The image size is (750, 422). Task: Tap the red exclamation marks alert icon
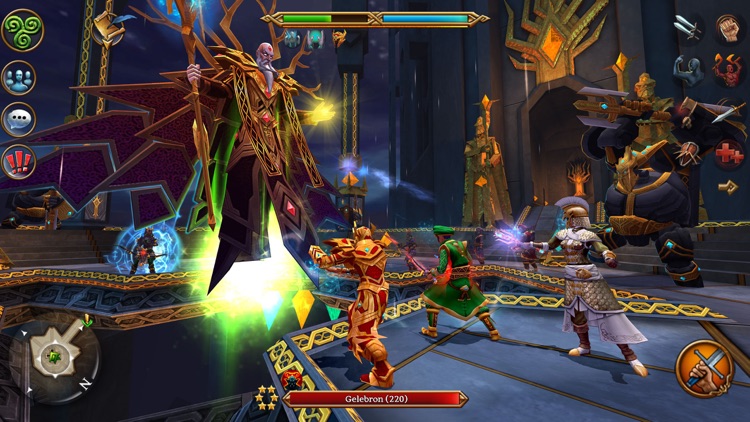(x=19, y=160)
